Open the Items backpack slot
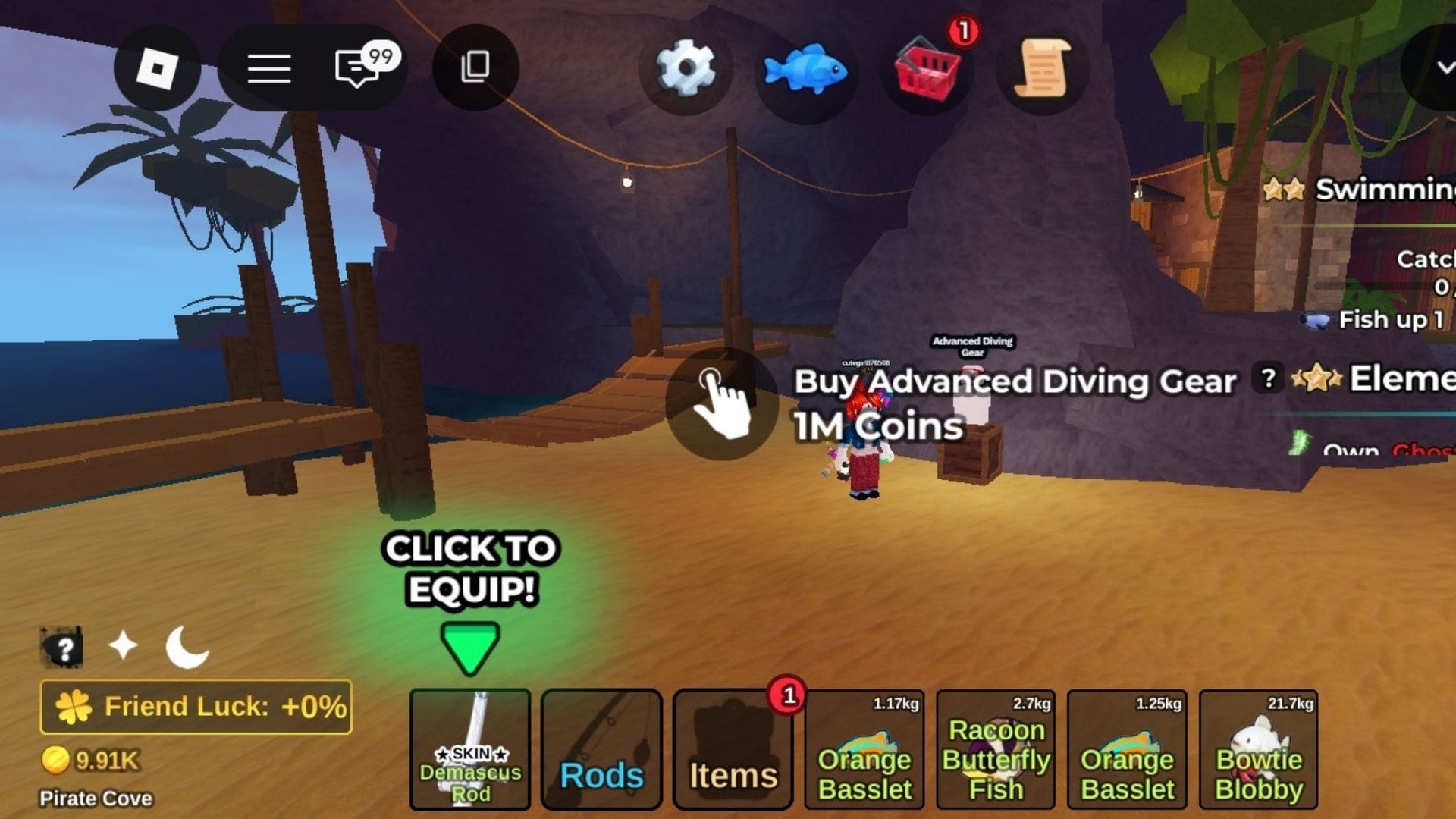1456x819 pixels. (733, 749)
